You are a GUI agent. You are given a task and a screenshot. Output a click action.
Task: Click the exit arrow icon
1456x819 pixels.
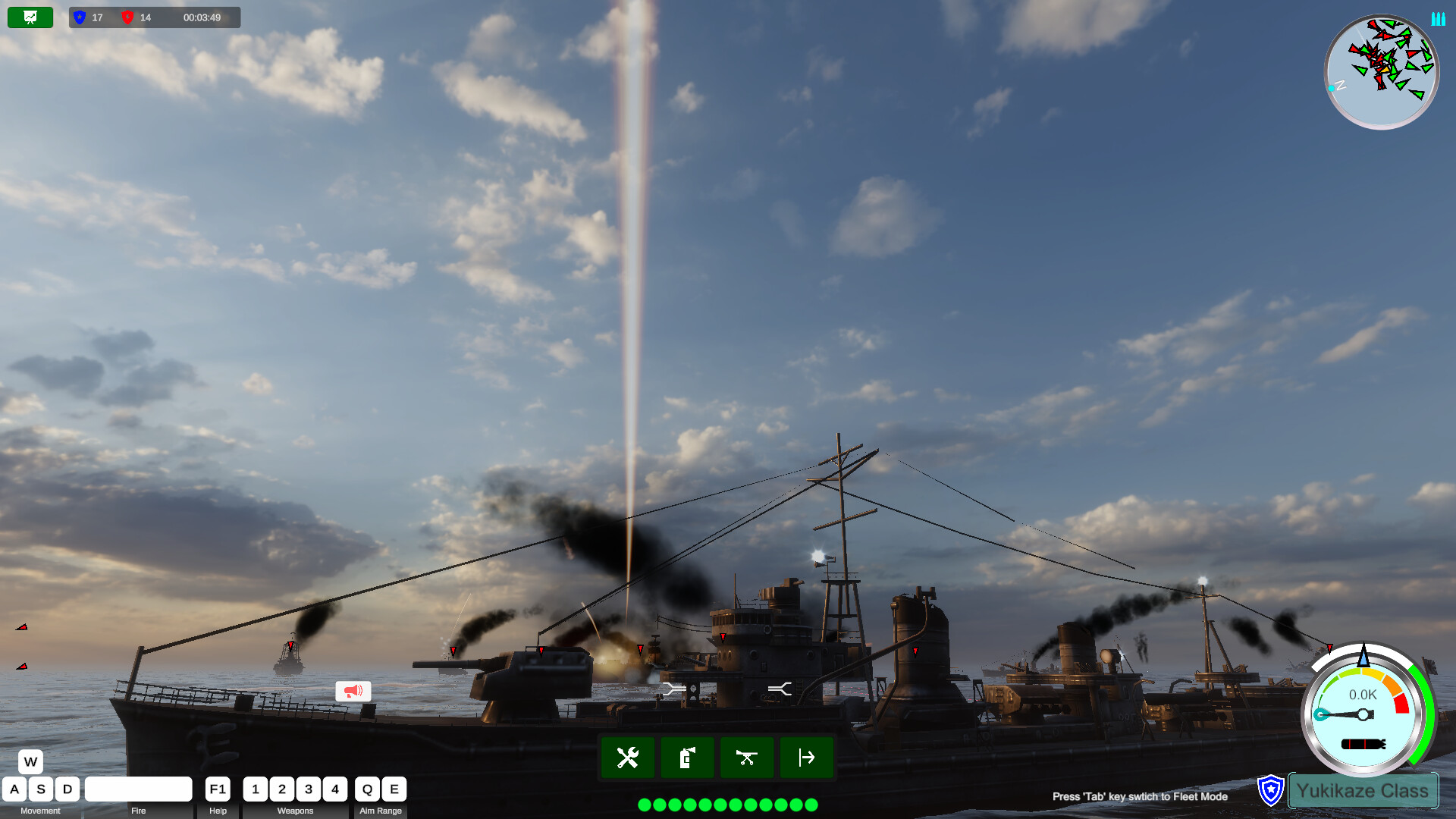click(807, 757)
